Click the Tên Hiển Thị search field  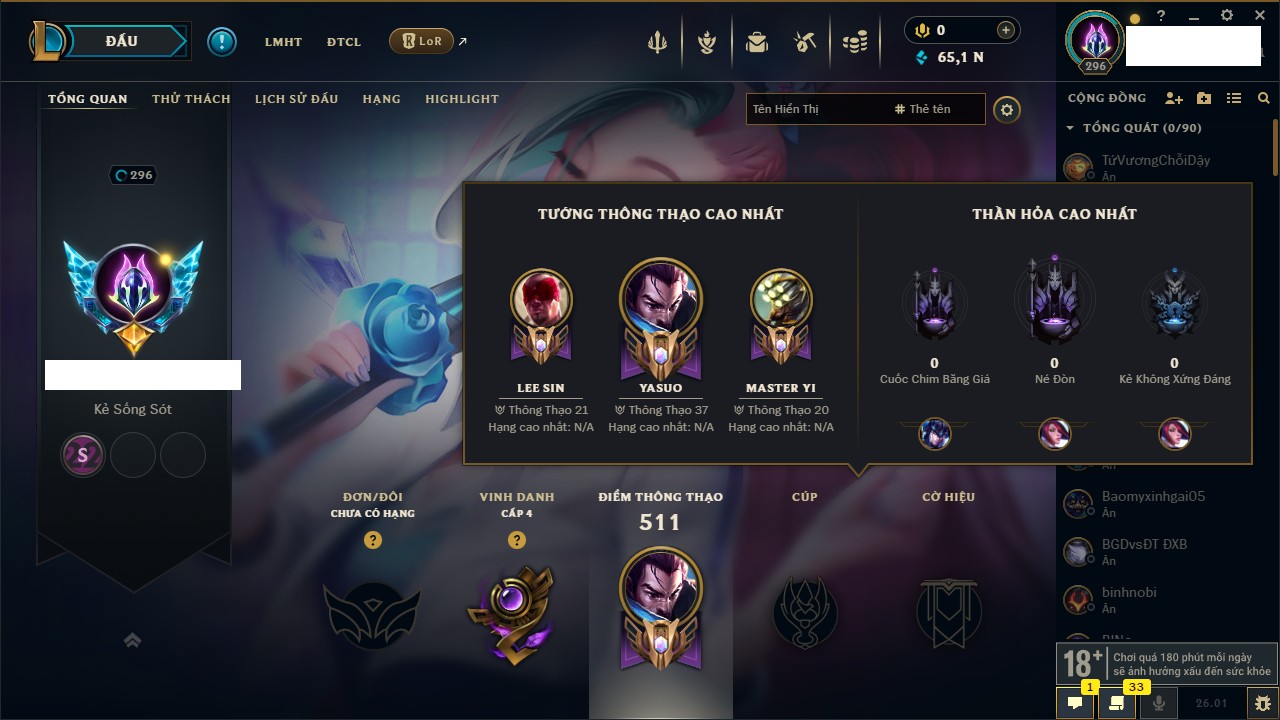point(815,109)
